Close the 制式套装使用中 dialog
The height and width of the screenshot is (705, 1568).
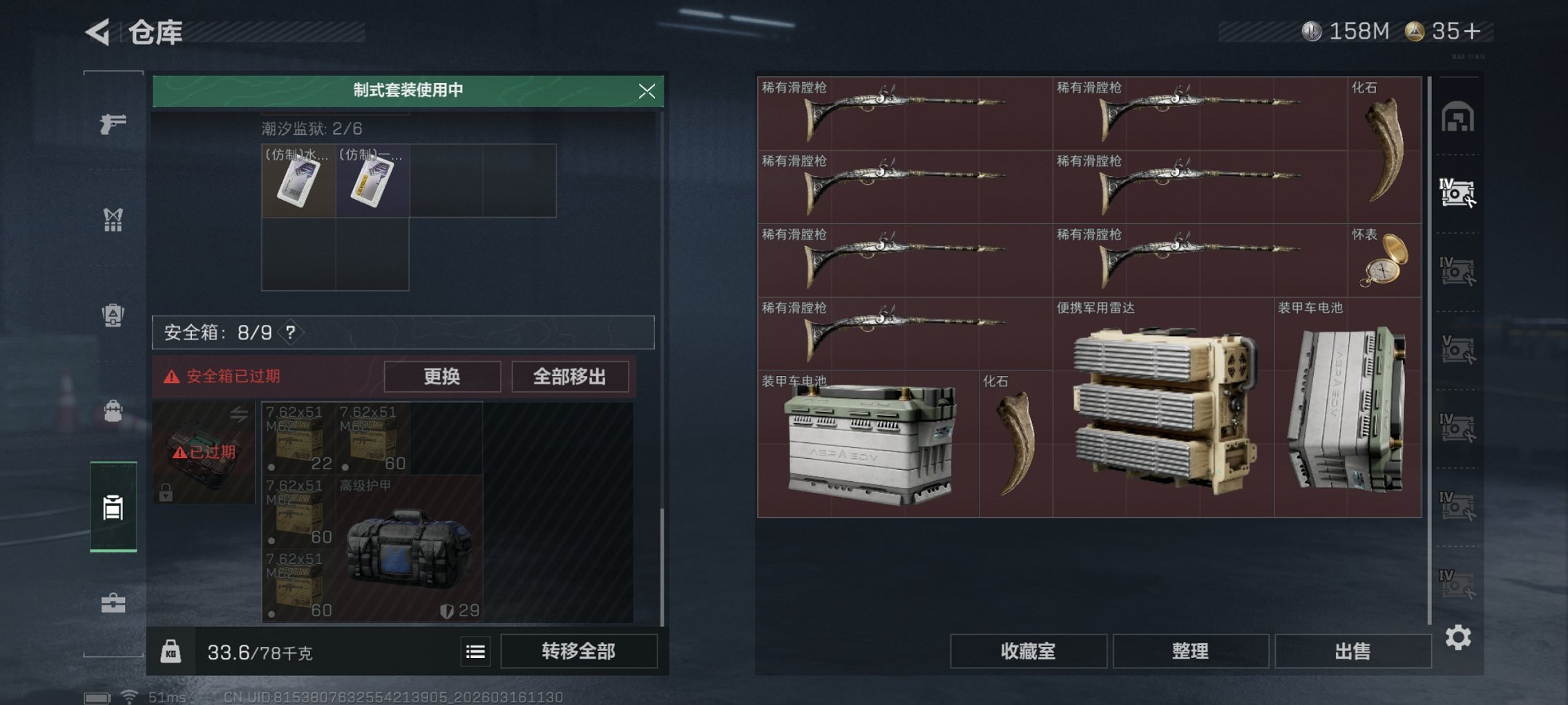(647, 91)
